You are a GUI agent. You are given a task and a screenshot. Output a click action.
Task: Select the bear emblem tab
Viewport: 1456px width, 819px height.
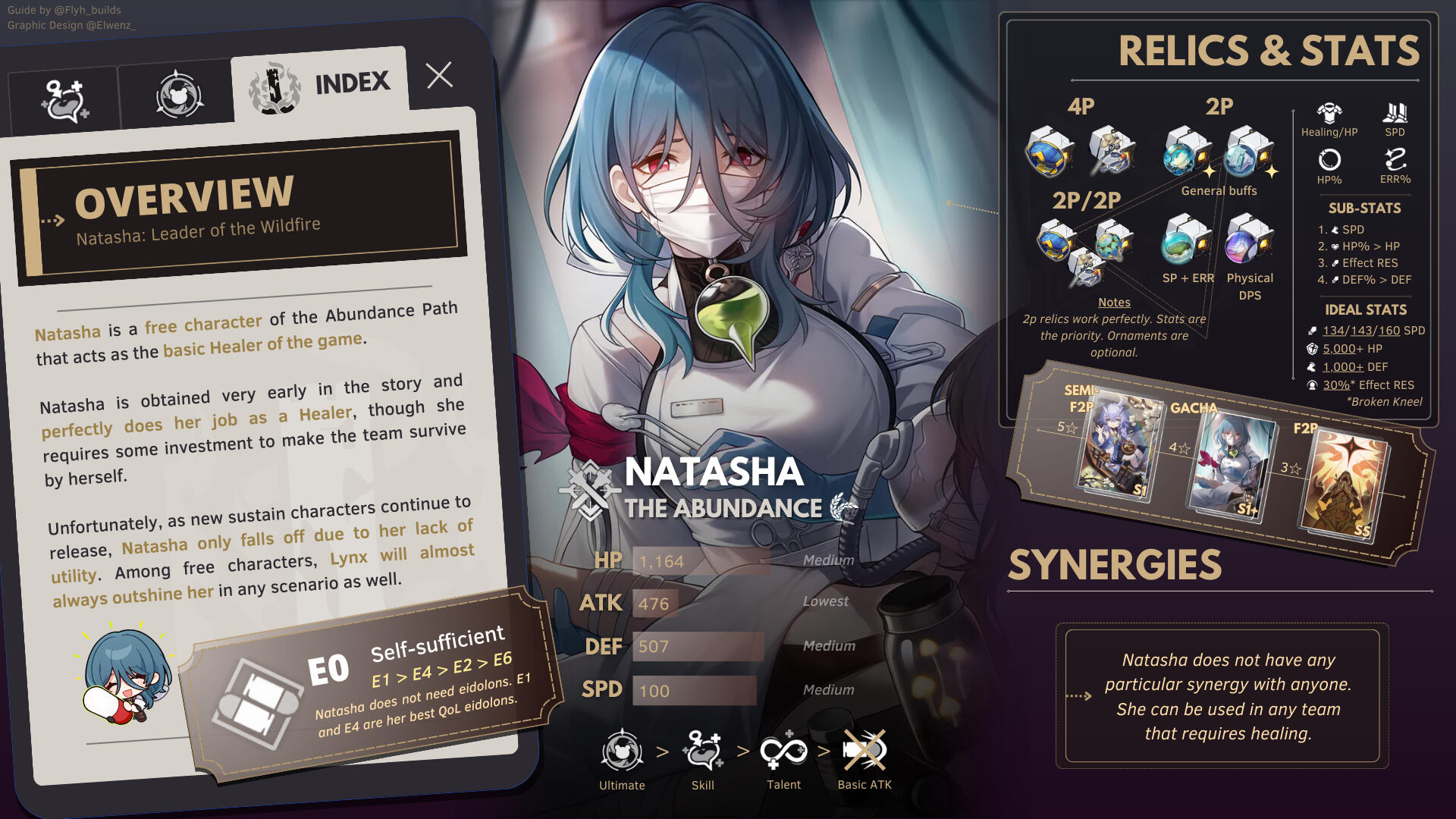pyautogui.click(x=179, y=96)
